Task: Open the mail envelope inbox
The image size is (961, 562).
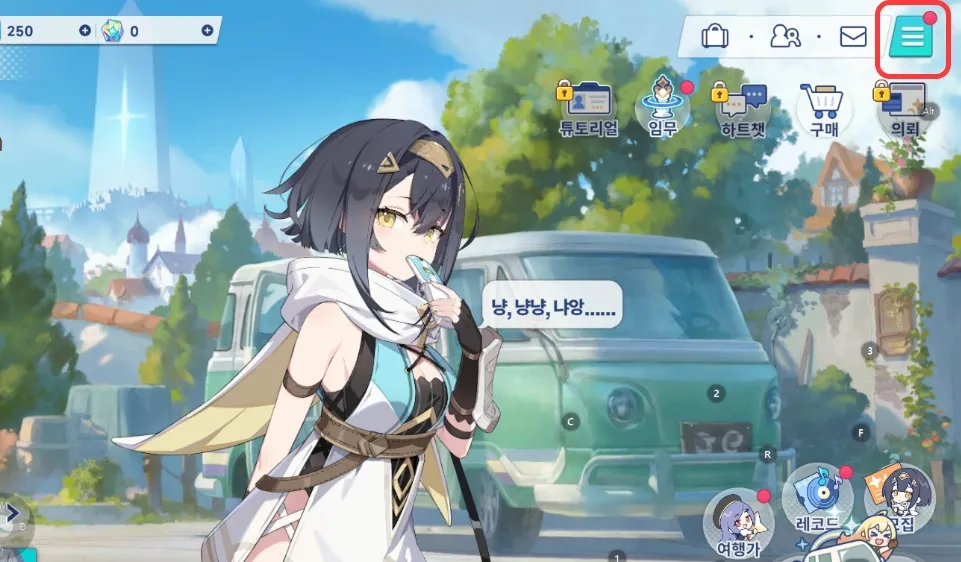Action: [853, 37]
